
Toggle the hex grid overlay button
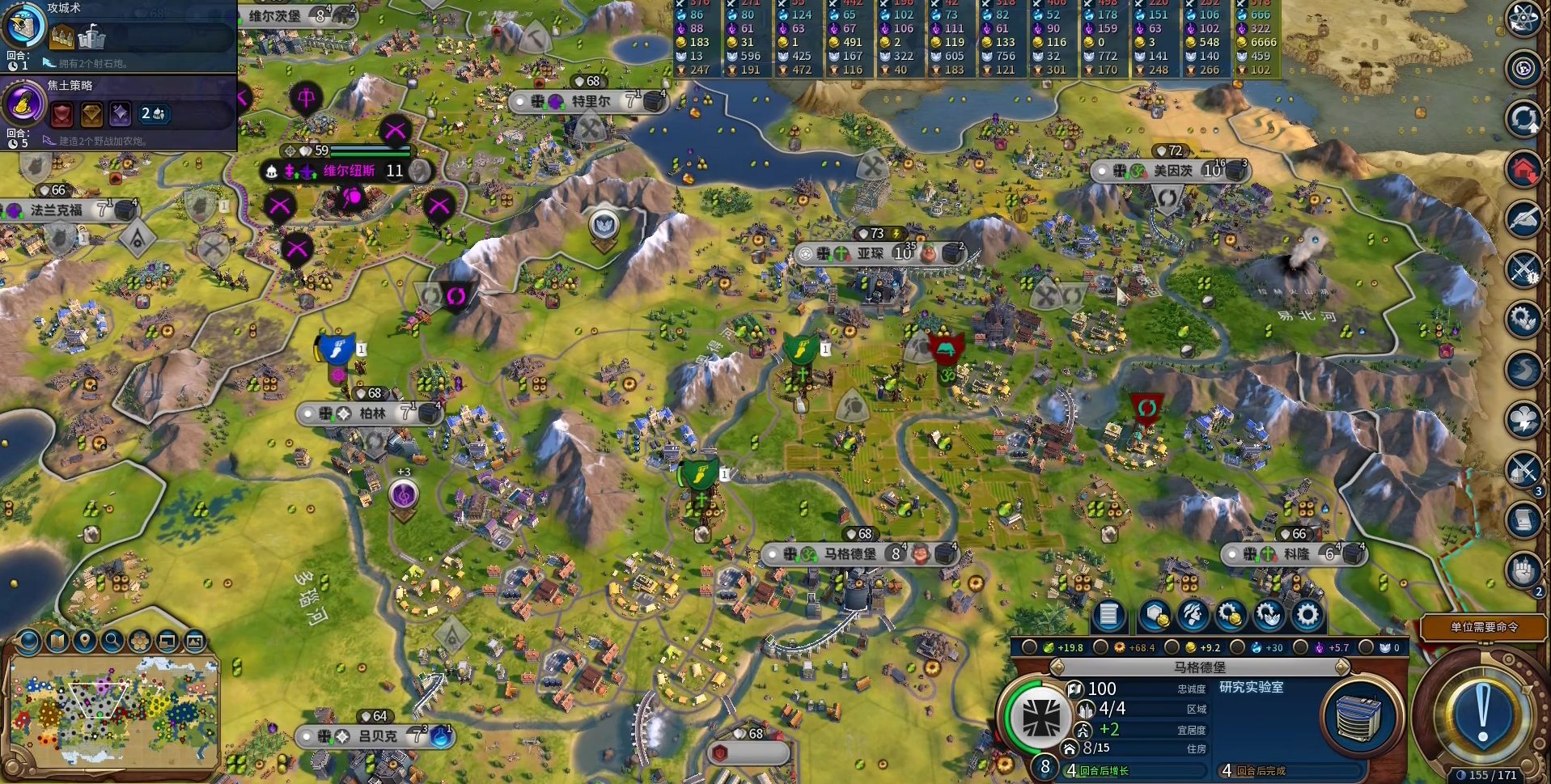(140, 642)
